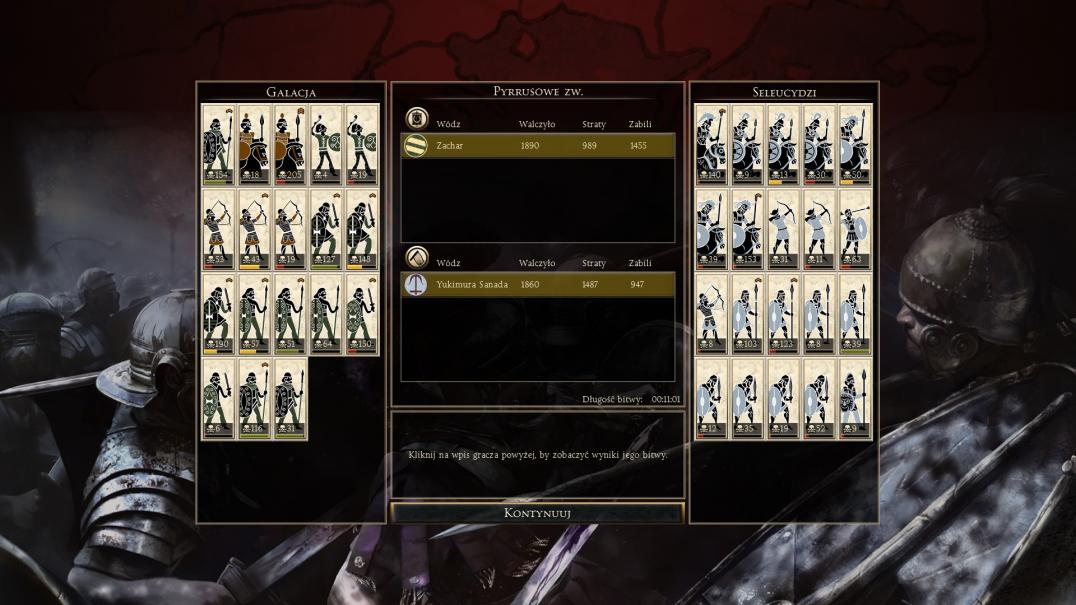Pick the Seleucid spearman card with 123 kills

pos(783,314)
